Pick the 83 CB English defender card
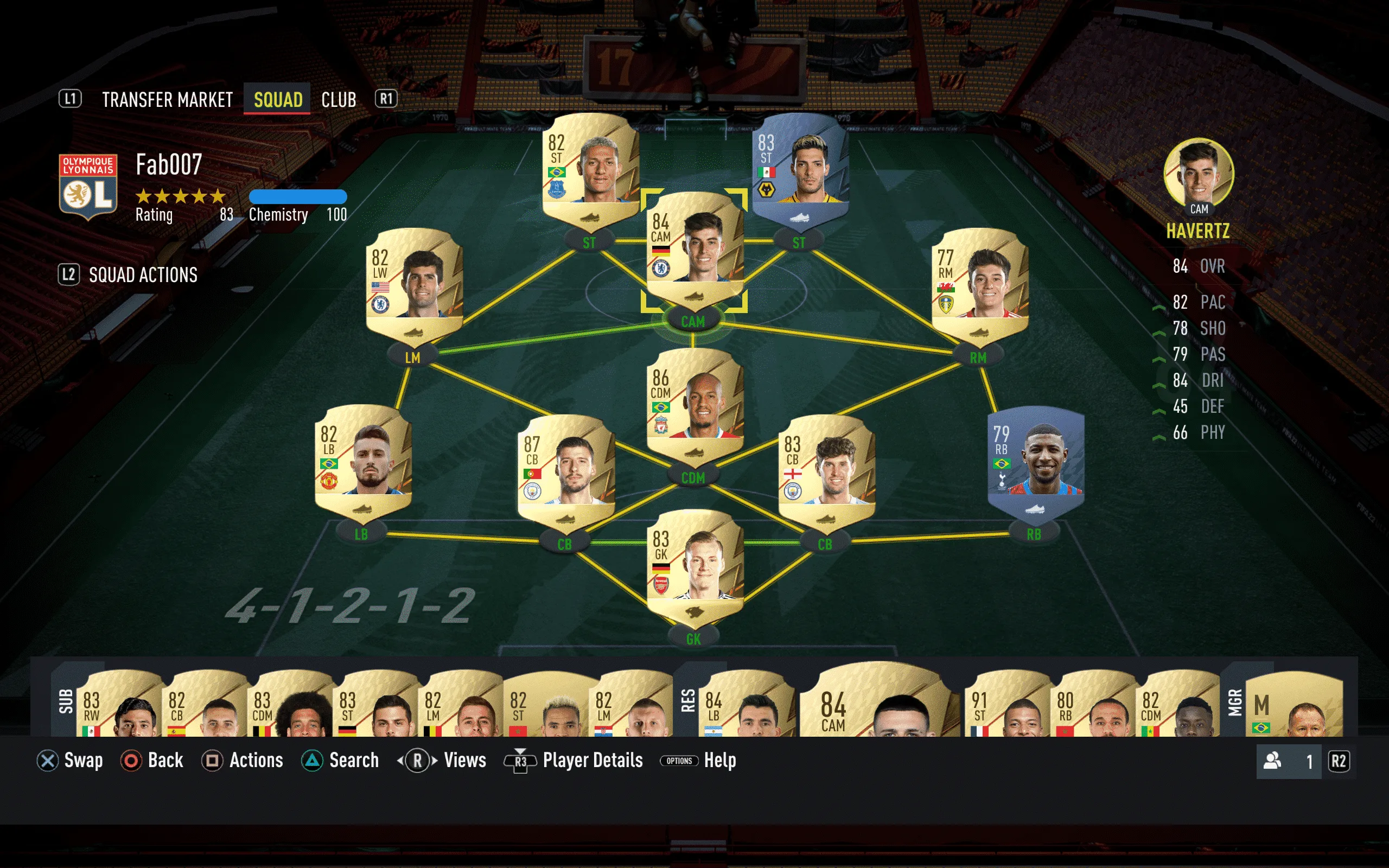 pyautogui.click(x=826, y=472)
